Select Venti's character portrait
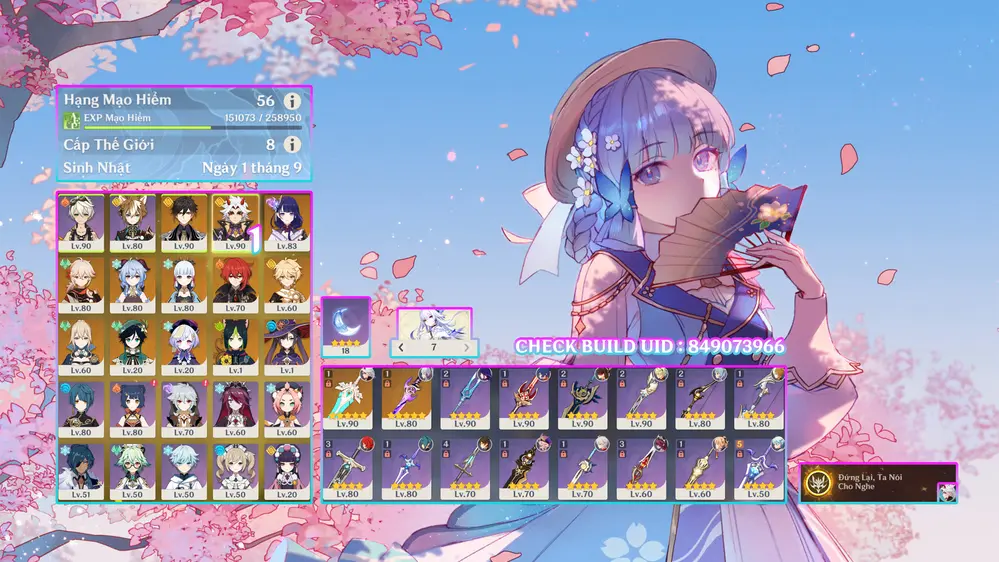999x562 pixels. (133, 346)
